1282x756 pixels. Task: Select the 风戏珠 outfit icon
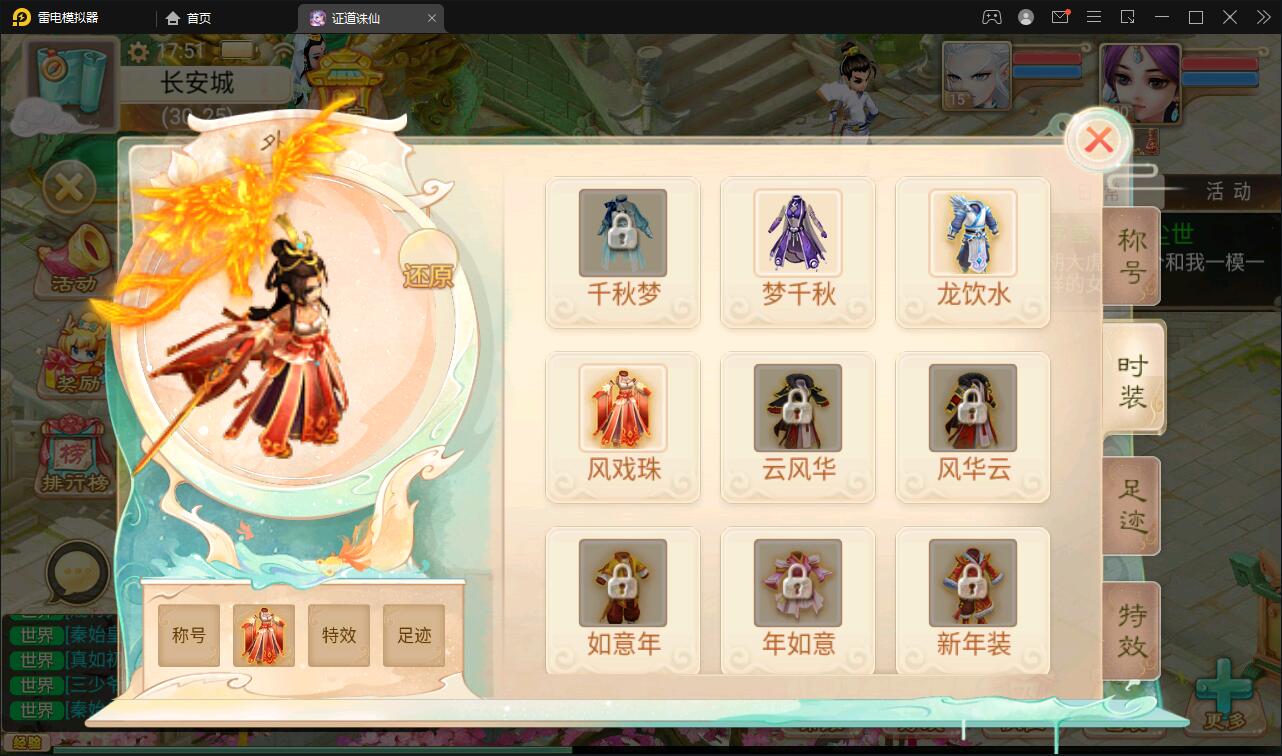tap(622, 407)
